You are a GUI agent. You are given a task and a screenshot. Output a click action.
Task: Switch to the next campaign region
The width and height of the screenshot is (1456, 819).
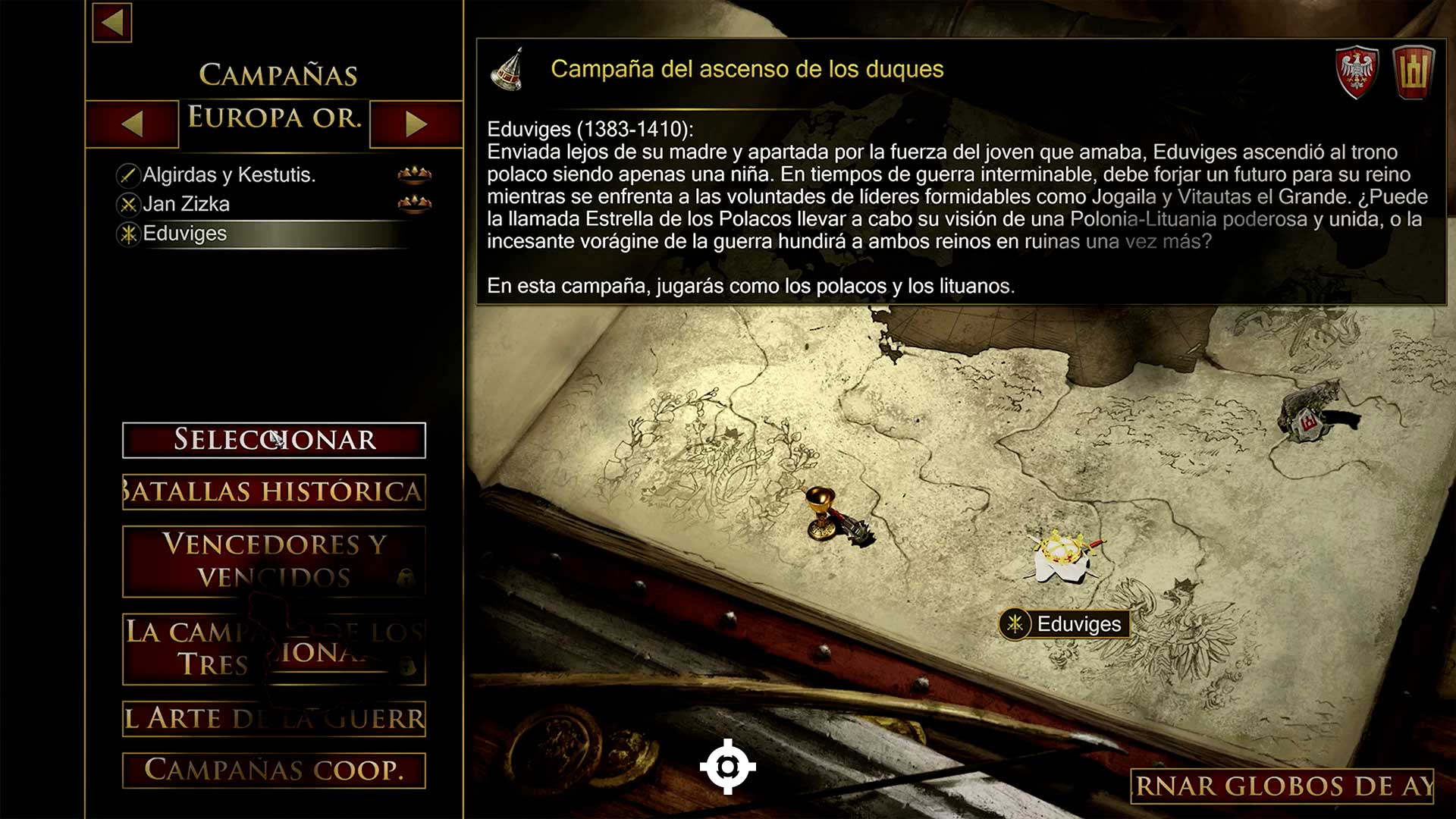pos(416,124)
